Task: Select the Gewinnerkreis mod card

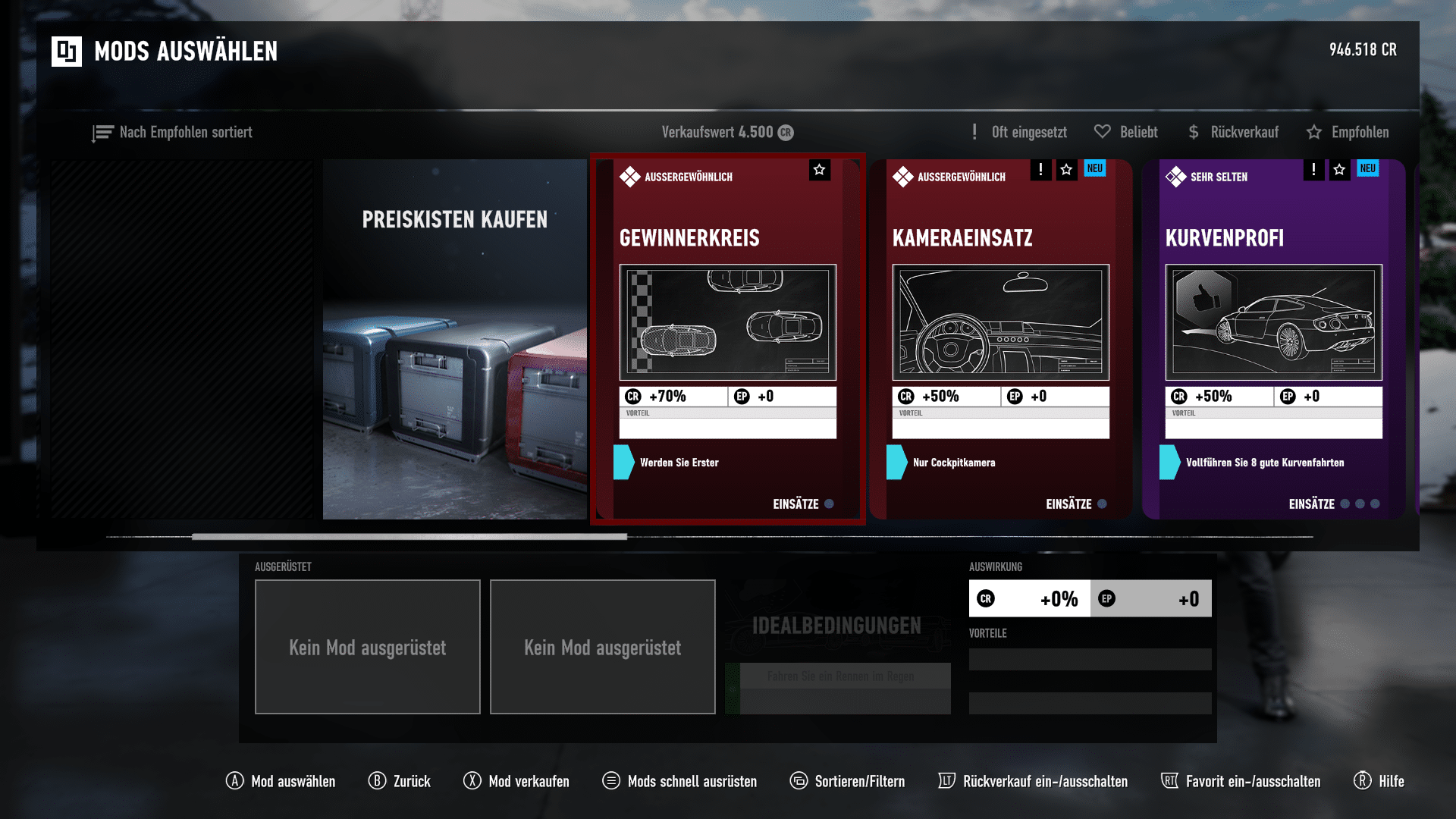Action: pyautogui.click(x=727, y=339)
